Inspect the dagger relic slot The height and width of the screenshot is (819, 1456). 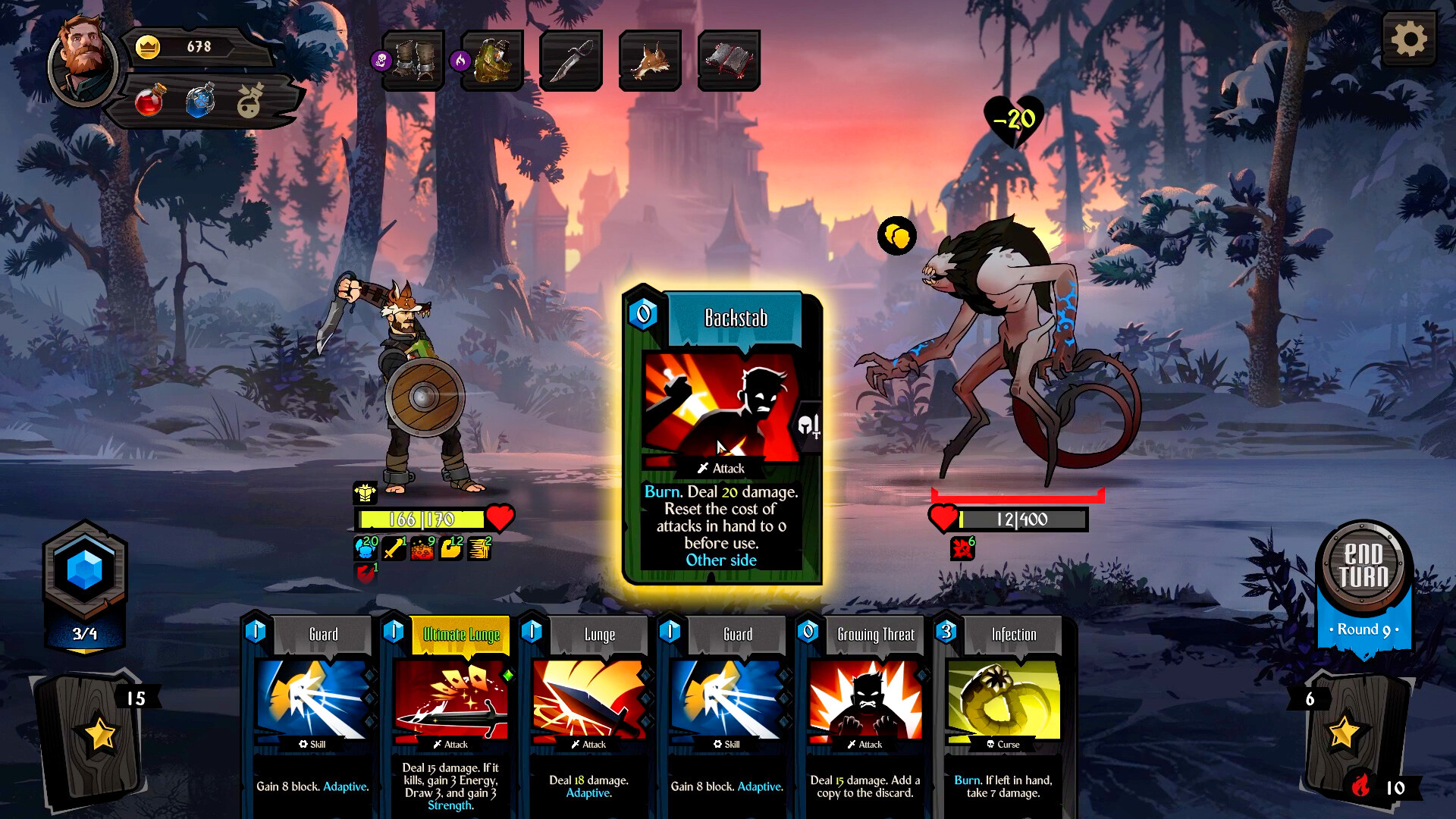tap(571, 61)
